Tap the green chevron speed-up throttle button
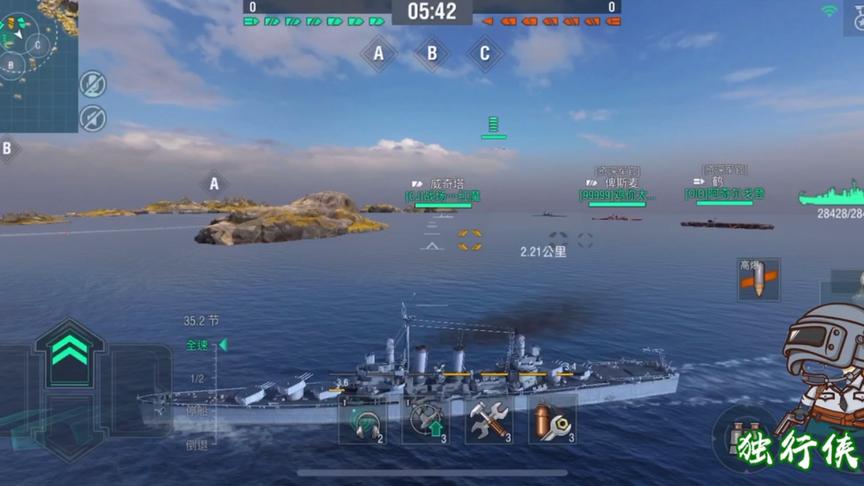Viewport: 864px width, 486px height. tap(69, 352)
